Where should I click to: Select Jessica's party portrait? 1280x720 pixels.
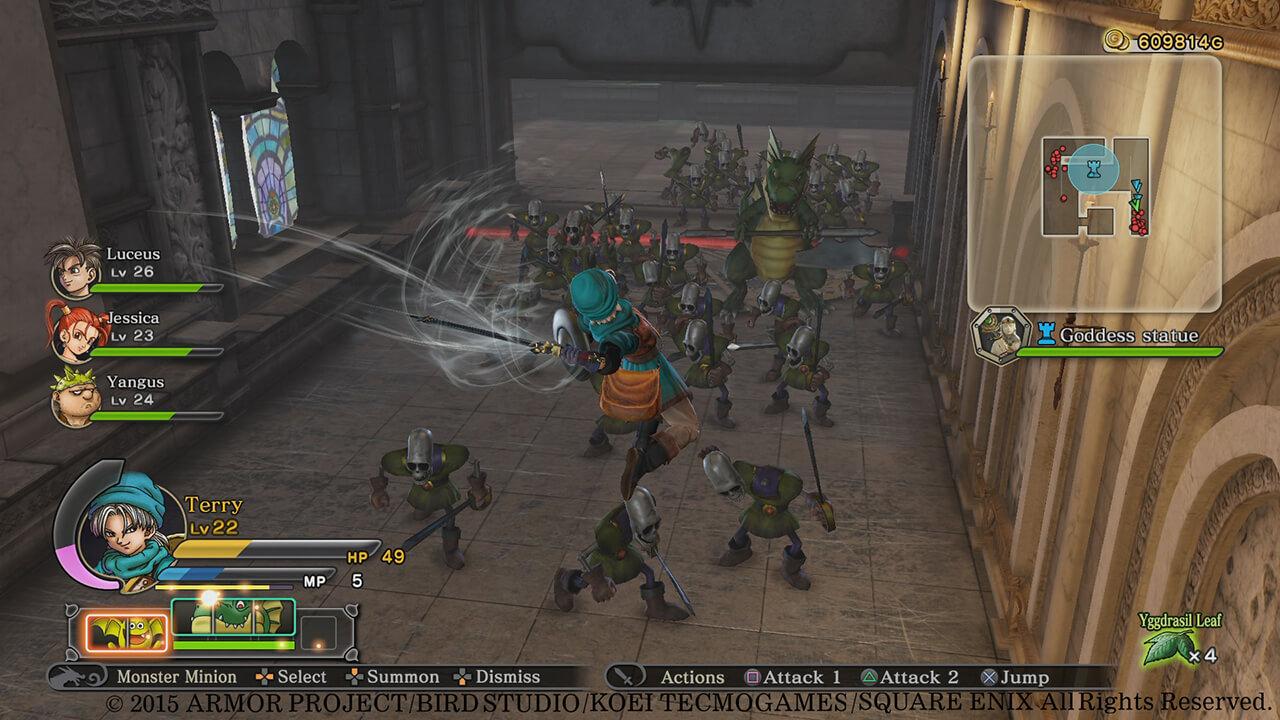point(71,329)
